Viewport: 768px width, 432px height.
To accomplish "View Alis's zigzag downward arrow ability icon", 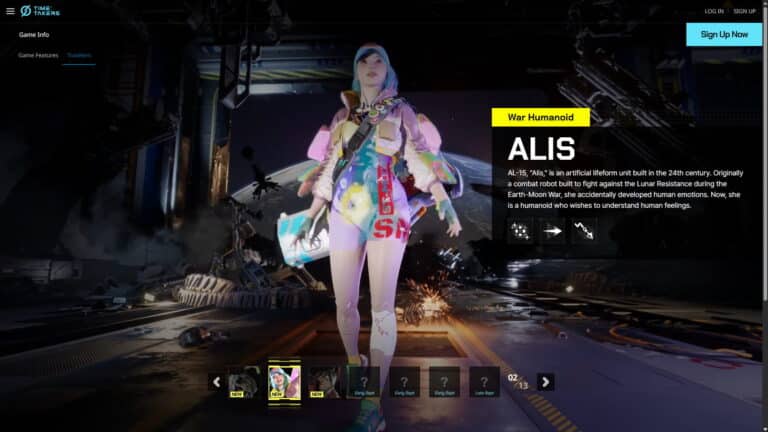I will click(584, 231).
